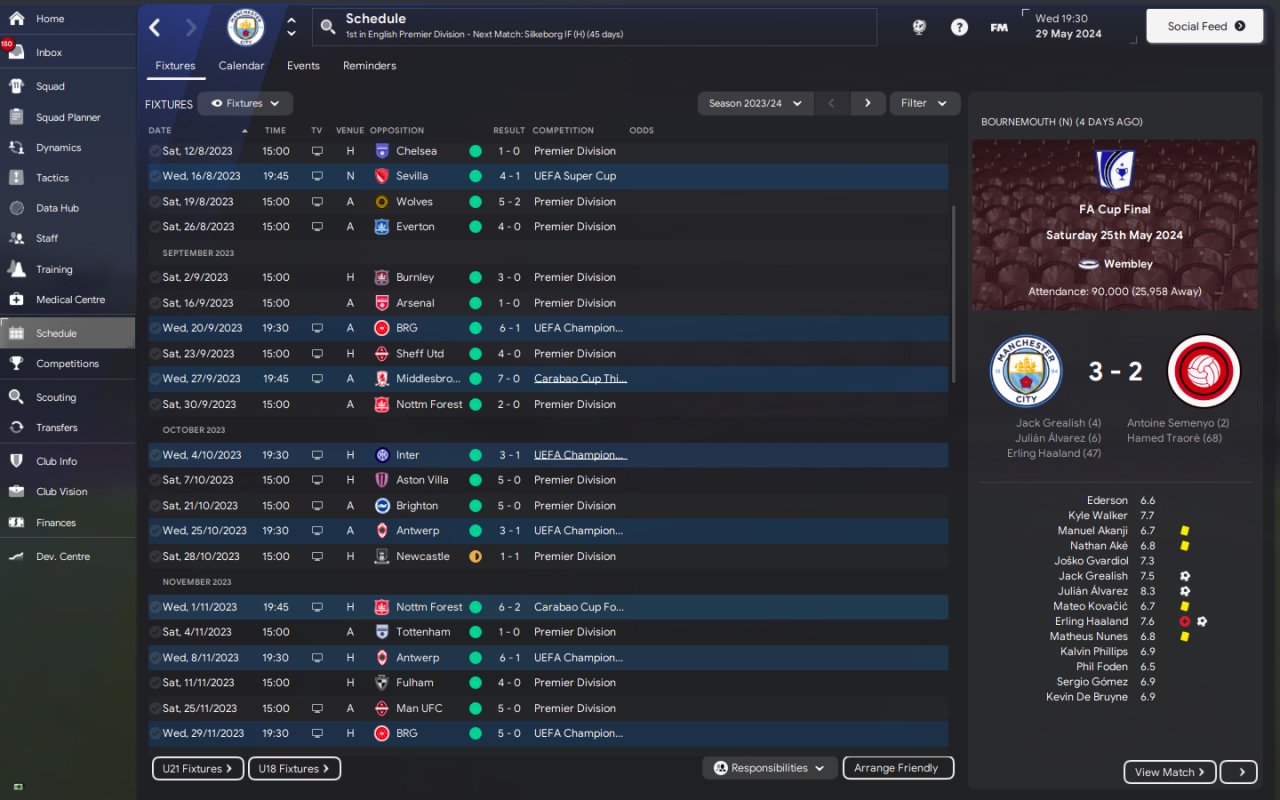Open the Finances section
This screenshot has height=800, width=1280.
(x=56, y=522)
